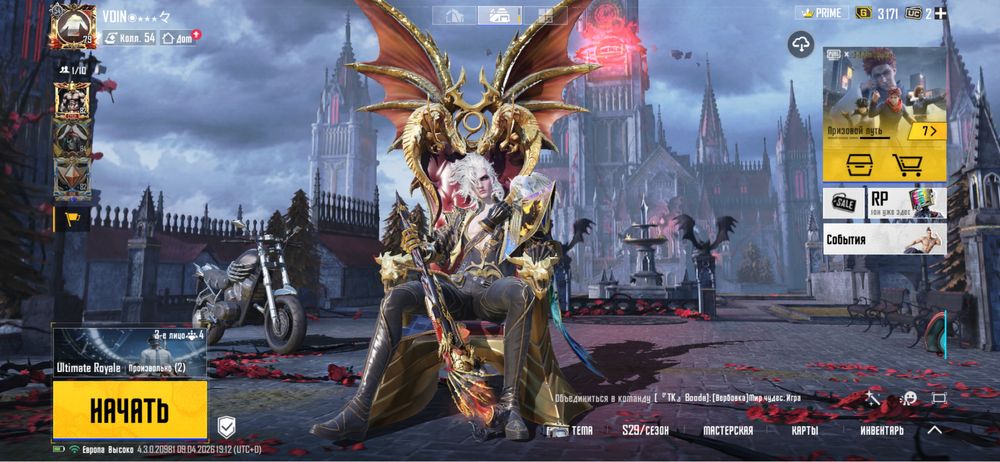Open the S29/СЕЗОН season menu
The image size is (1000, 462).
[x=646, y=431]
